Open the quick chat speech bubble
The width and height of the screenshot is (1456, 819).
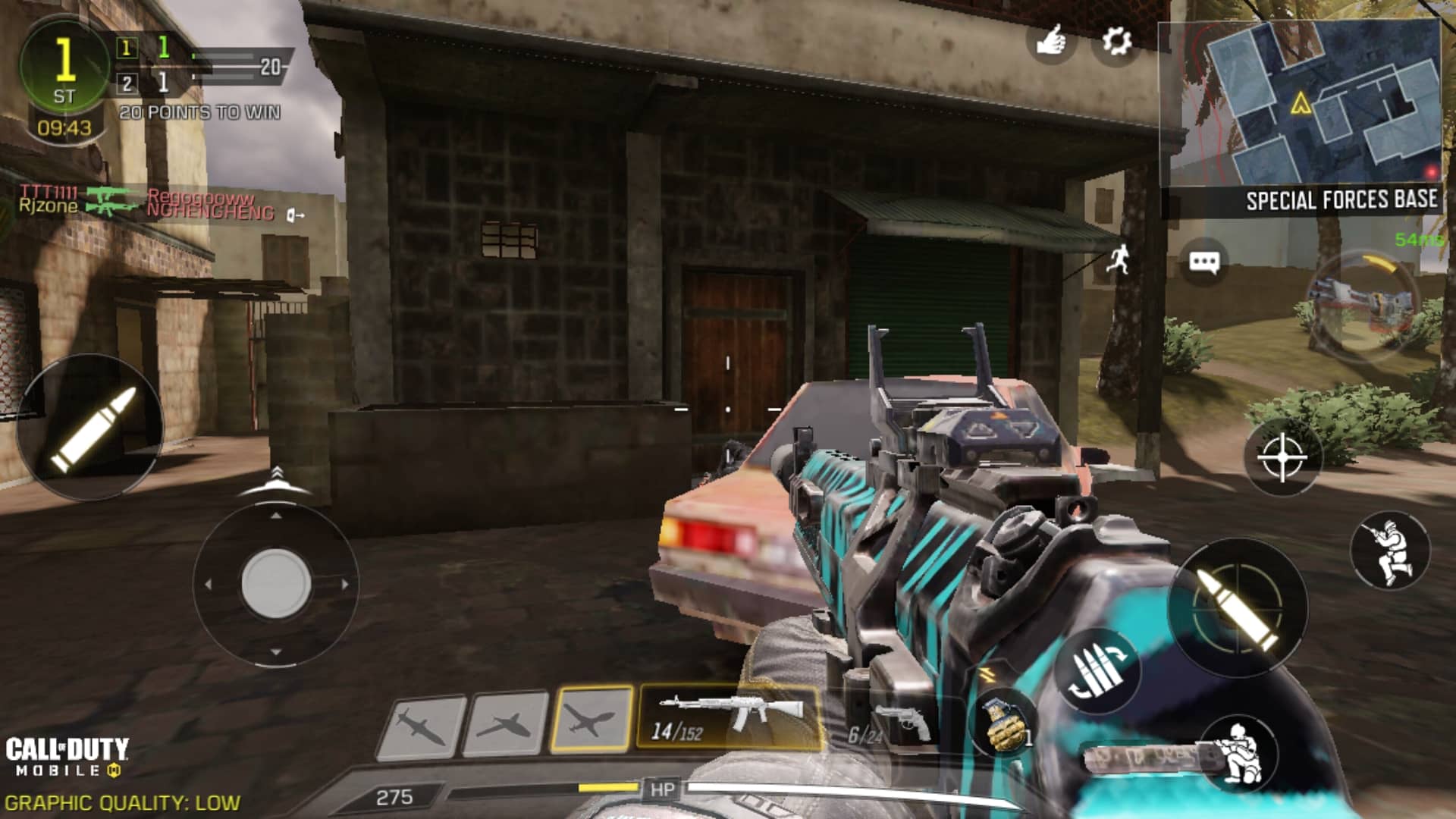[x=1203, y=263]
